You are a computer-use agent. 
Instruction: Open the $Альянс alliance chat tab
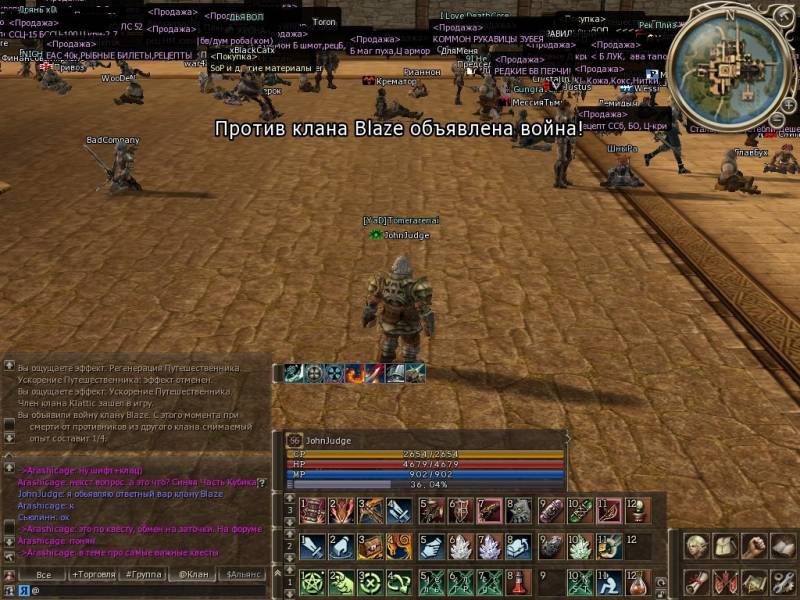(x=243, y=575)
